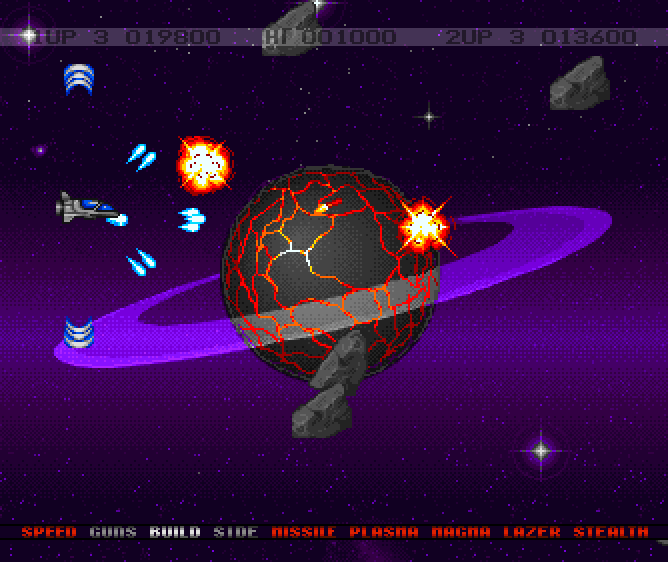Pick the SIDE weapon option
This screenshot has width=668, height=562.
pyautogui.click(x=236, y=532)
